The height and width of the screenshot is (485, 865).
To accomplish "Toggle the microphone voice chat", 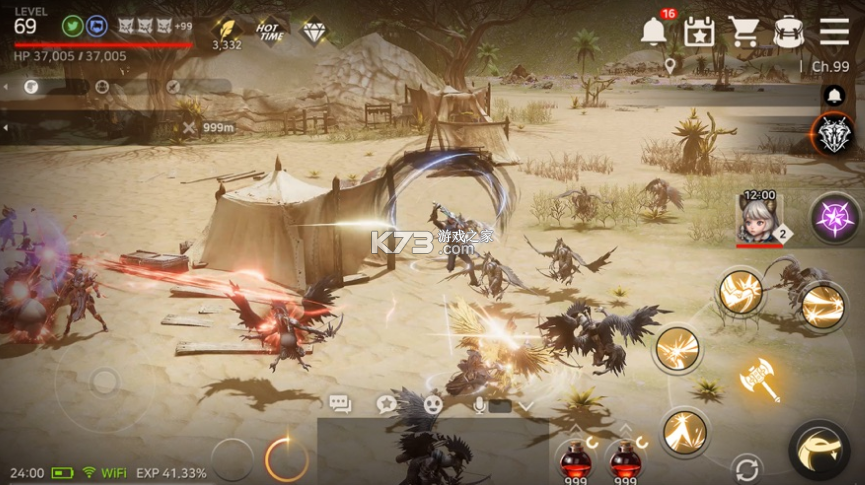I will [x=480, y=405].
